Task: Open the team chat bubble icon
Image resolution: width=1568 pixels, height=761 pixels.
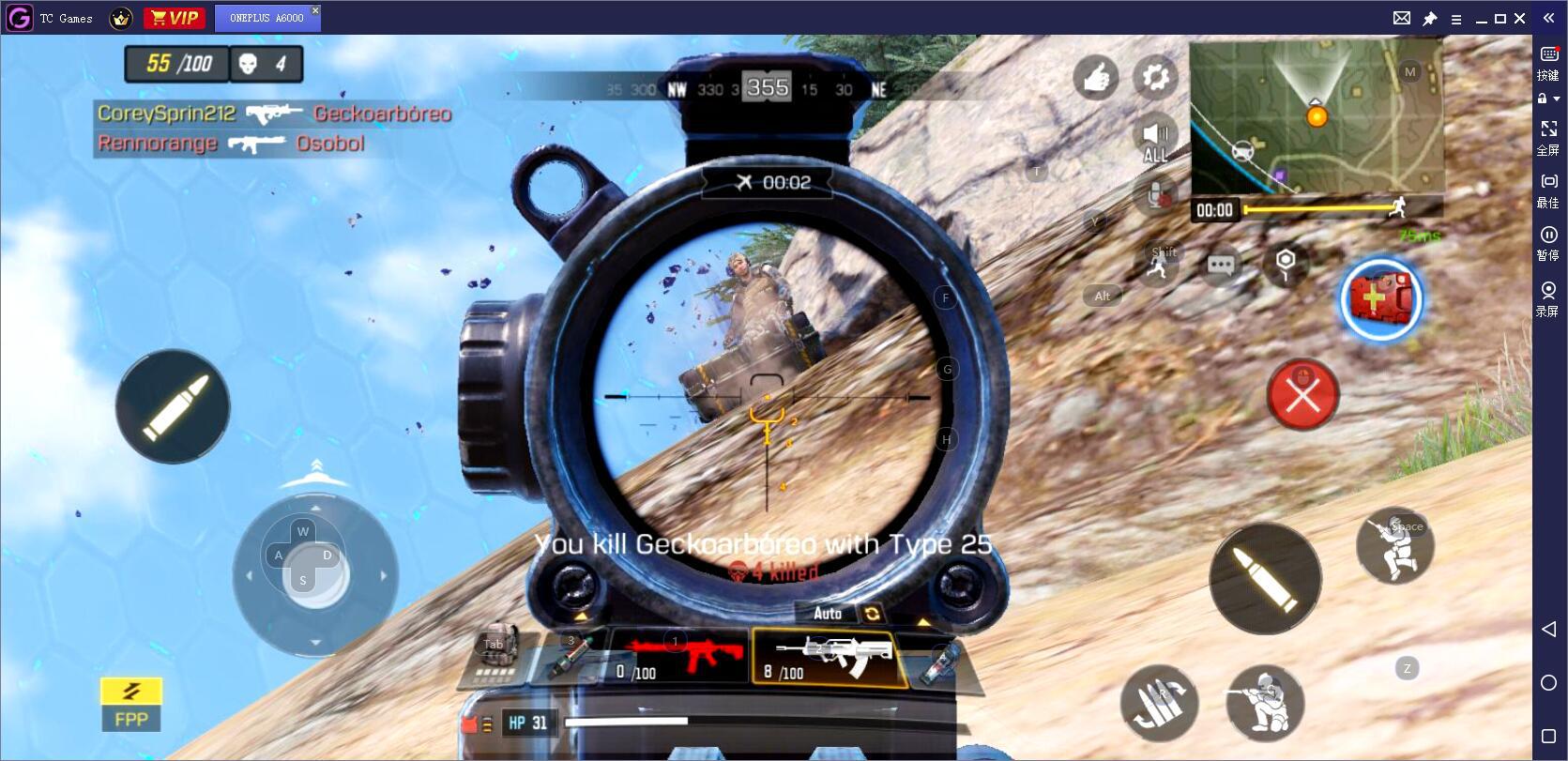Action: (x=1223, y=266)
